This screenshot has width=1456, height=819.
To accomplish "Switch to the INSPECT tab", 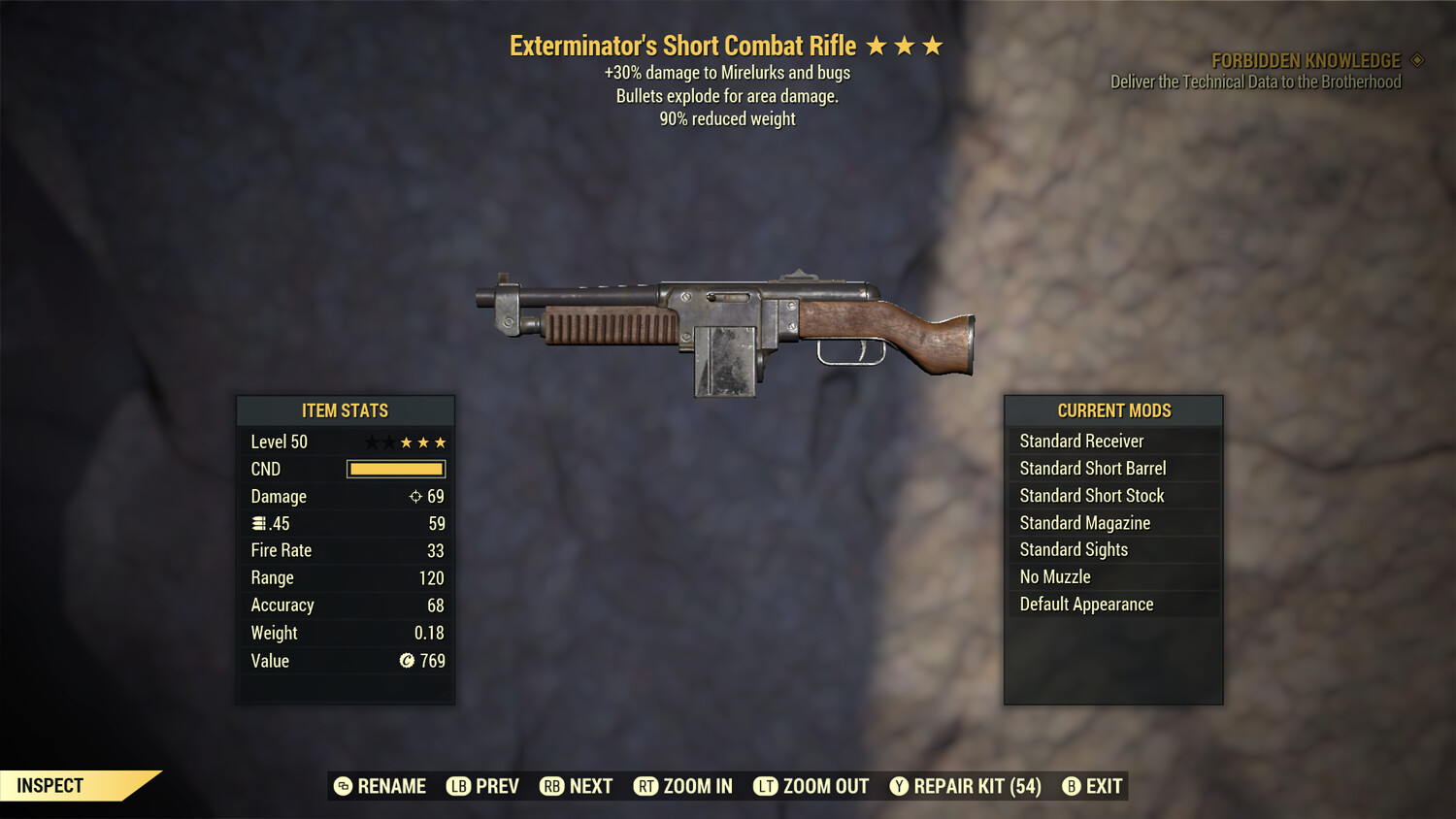I will tap(50, 785).
